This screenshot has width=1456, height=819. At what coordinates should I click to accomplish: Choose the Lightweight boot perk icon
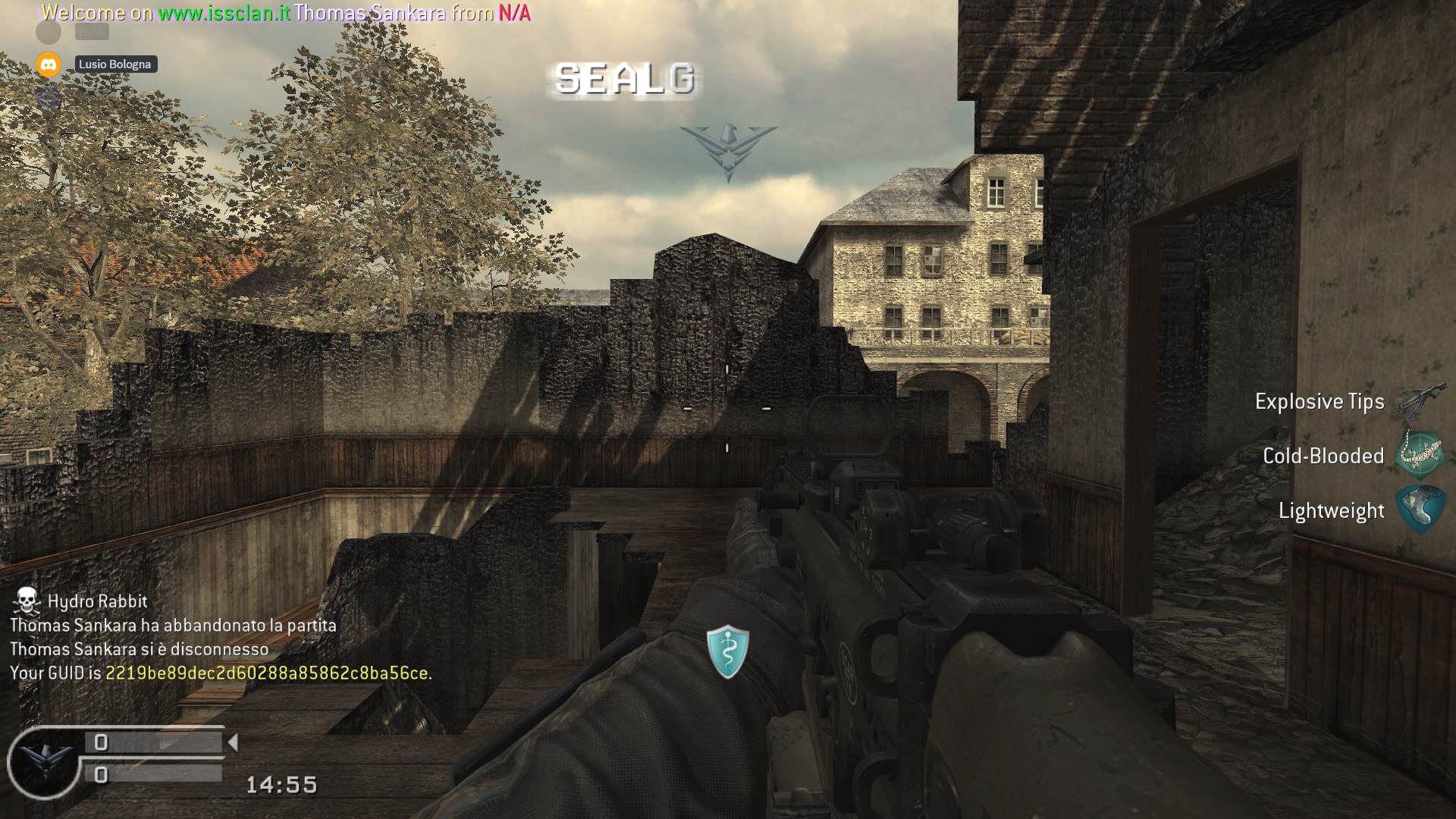[1421, 510]
